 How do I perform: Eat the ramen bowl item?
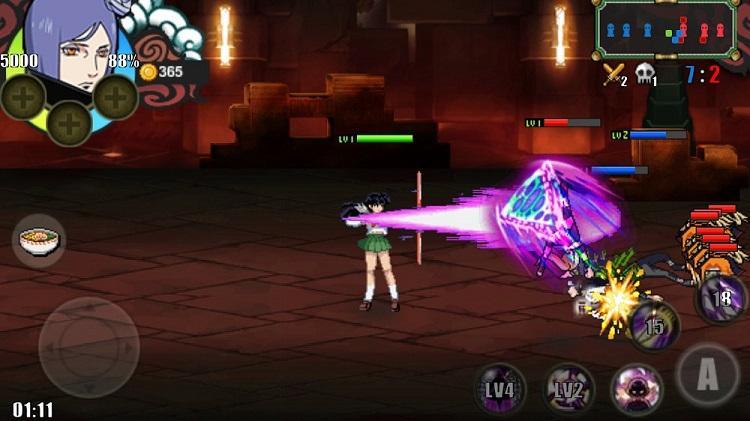39,241
